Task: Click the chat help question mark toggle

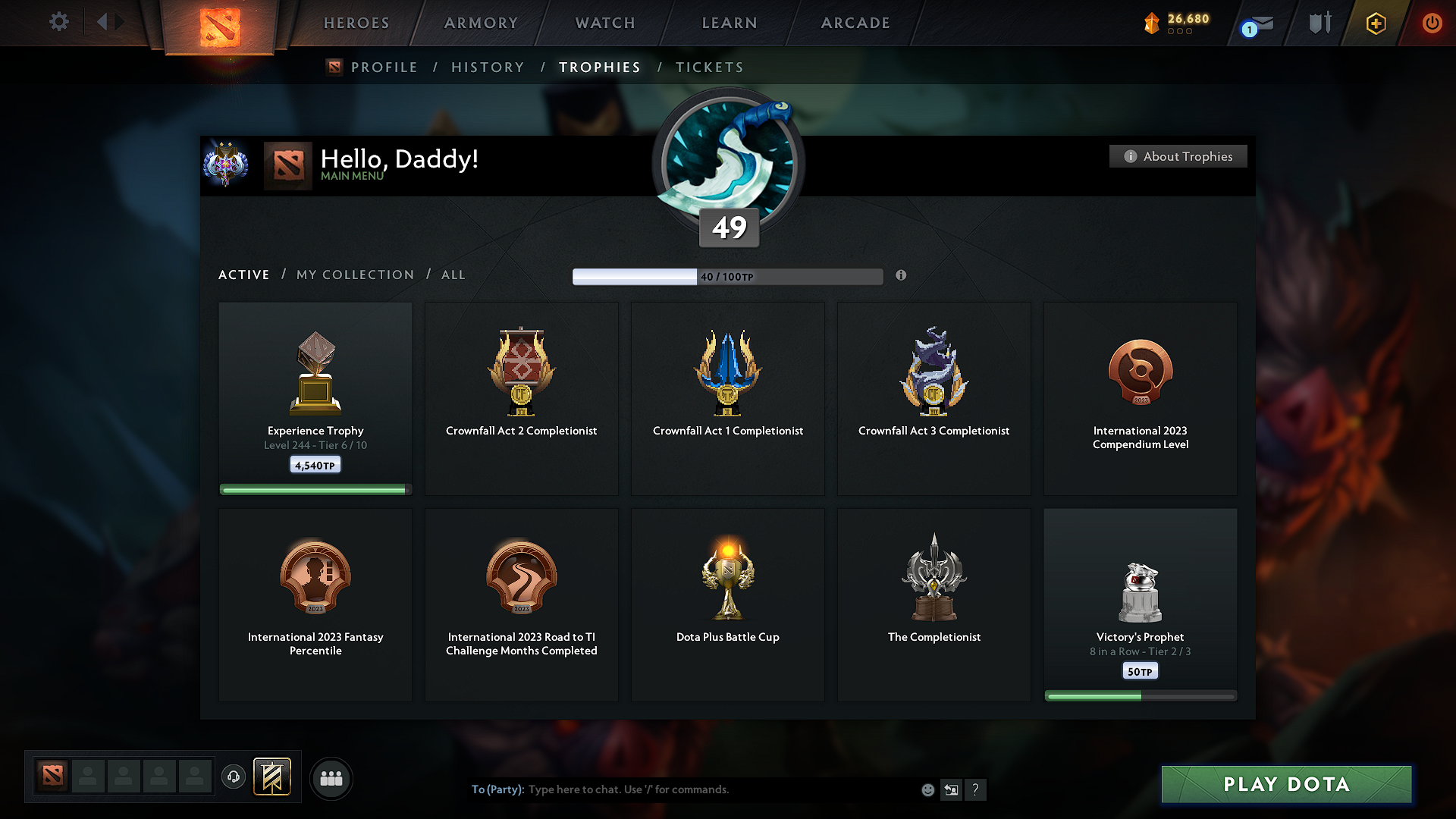Action: click(x=976, y=789)
